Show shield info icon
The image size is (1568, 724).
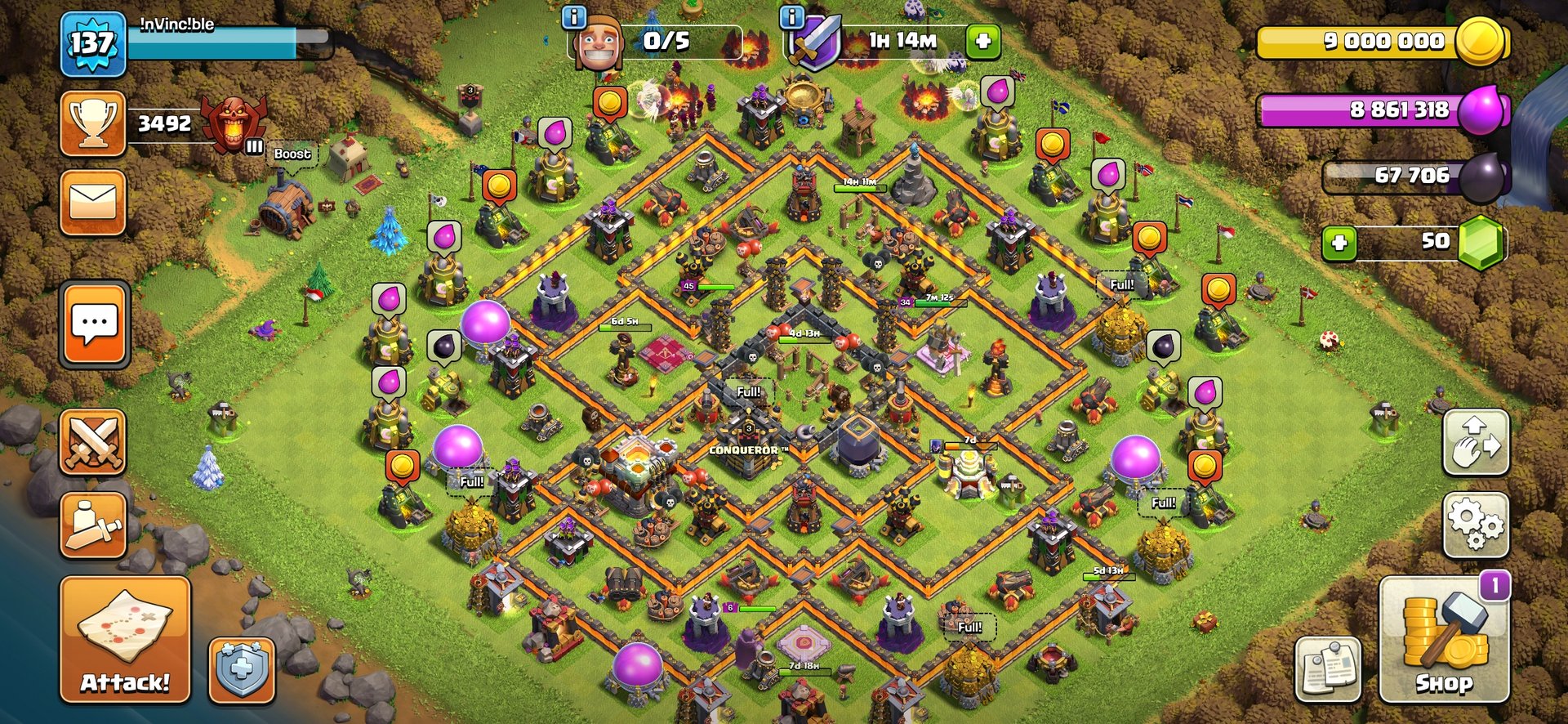point(791,16)
